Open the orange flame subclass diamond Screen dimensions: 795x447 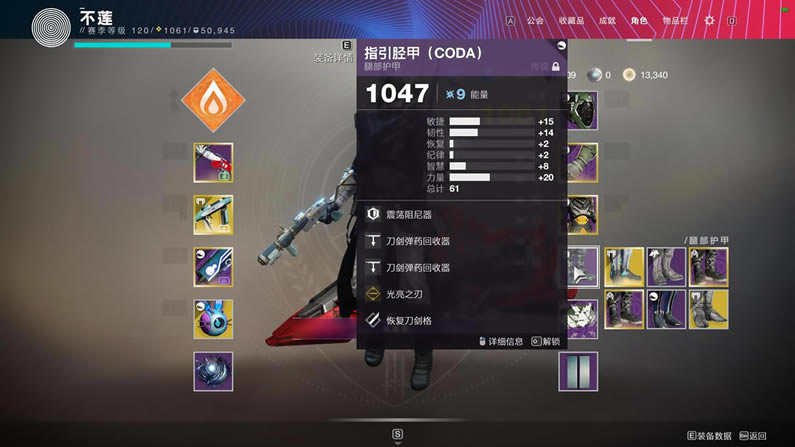tap(213, 100)
